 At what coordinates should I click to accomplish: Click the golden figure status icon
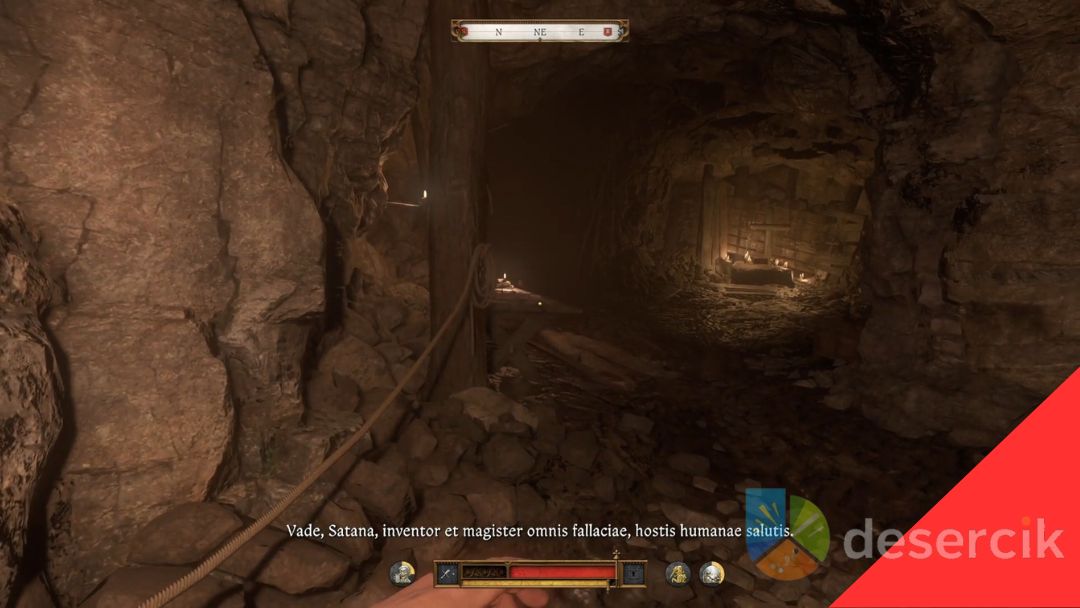point(678,573)
